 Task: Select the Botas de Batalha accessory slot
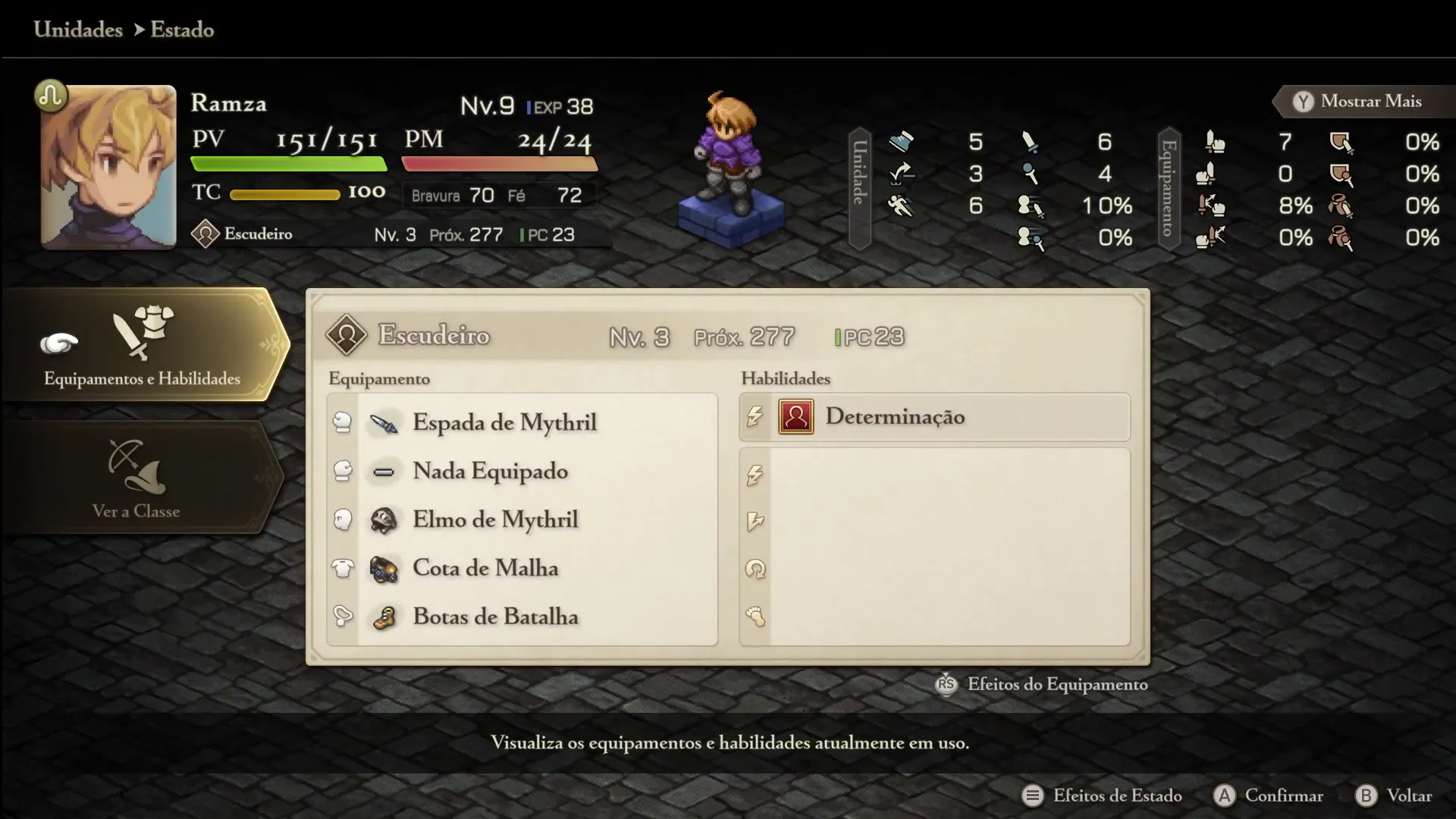click(495, 617)
